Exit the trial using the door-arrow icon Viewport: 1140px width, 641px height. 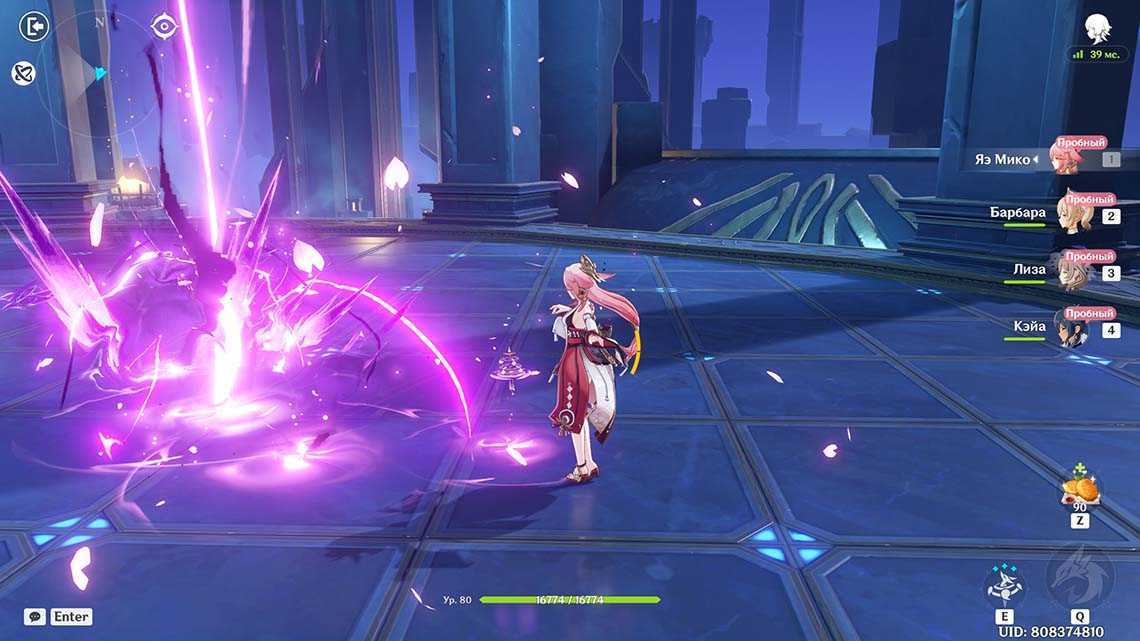pos(33,27)
